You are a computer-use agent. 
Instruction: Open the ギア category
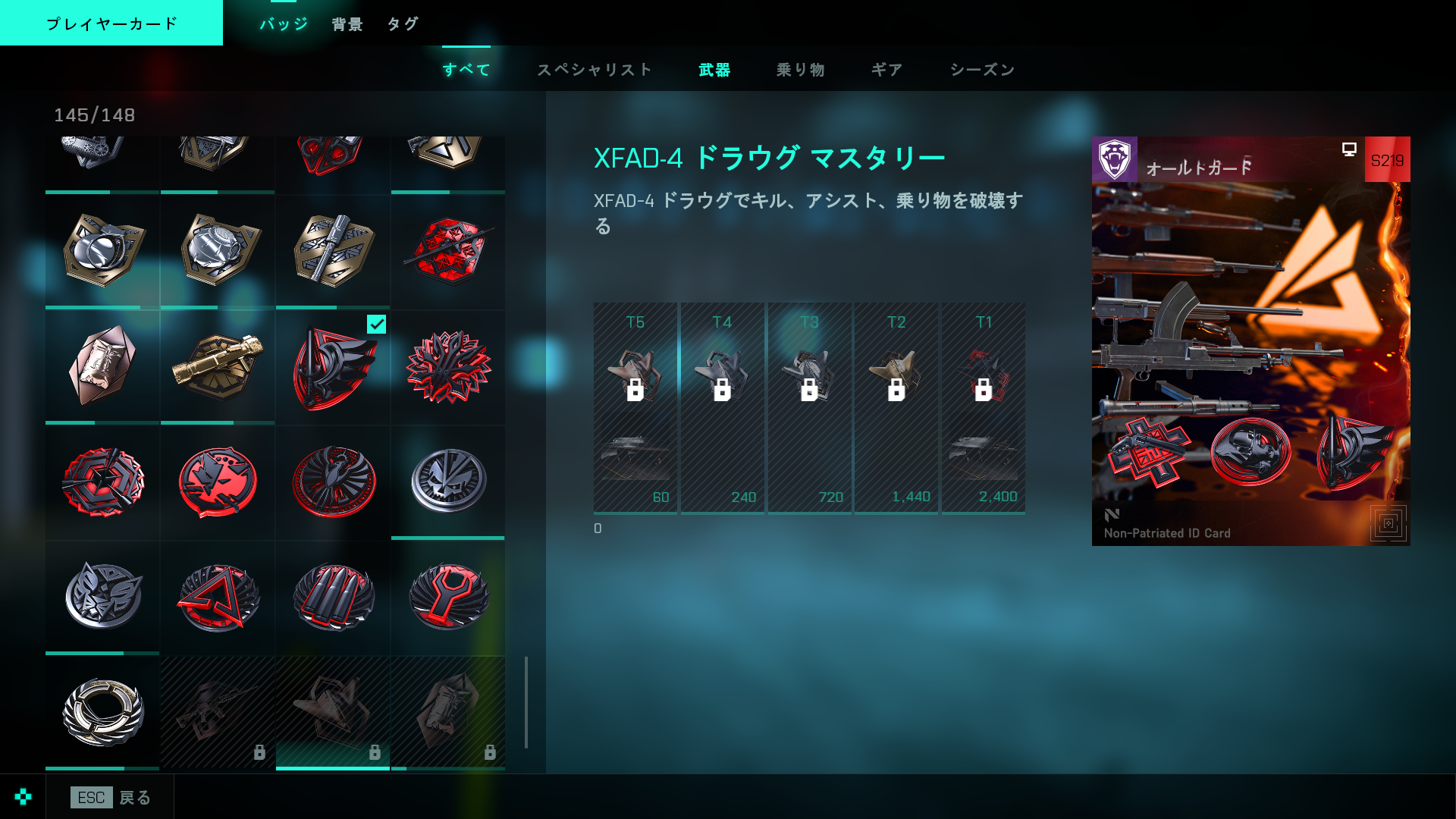886,70
